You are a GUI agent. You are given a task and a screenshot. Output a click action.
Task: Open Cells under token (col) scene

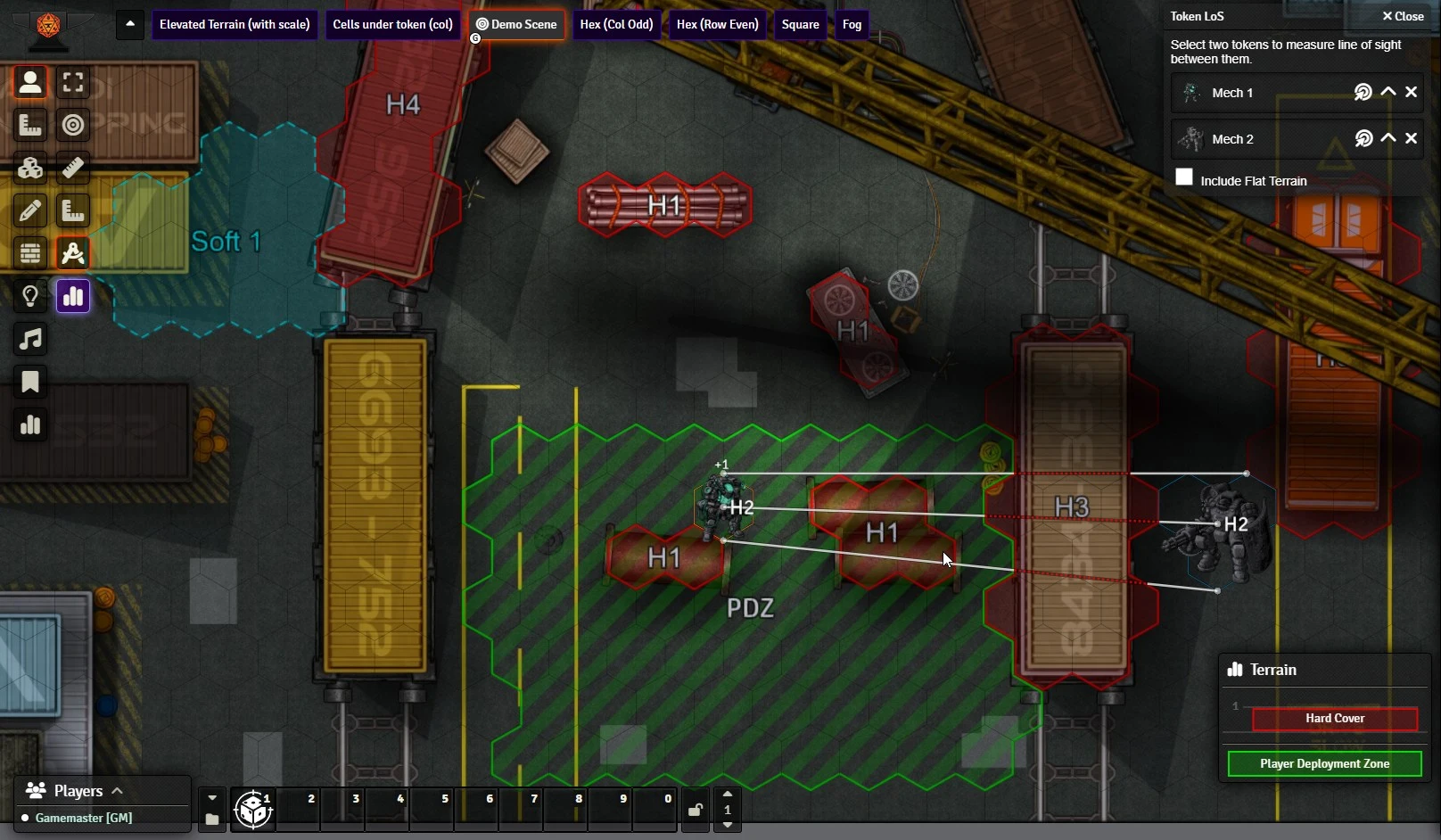[392, 24]
